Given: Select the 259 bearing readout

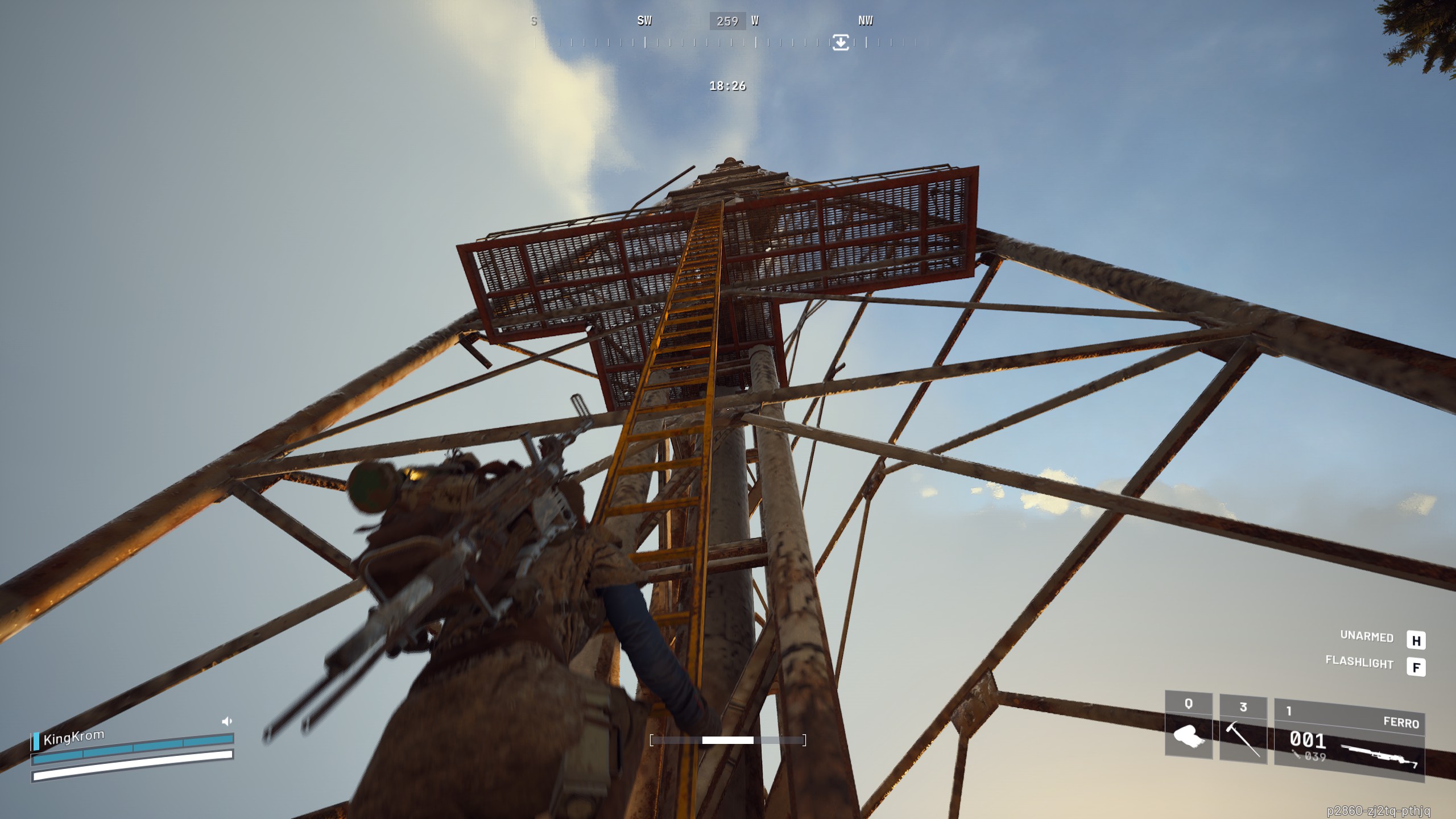Looking at the screenshot, I should click(x=728, y=21).
